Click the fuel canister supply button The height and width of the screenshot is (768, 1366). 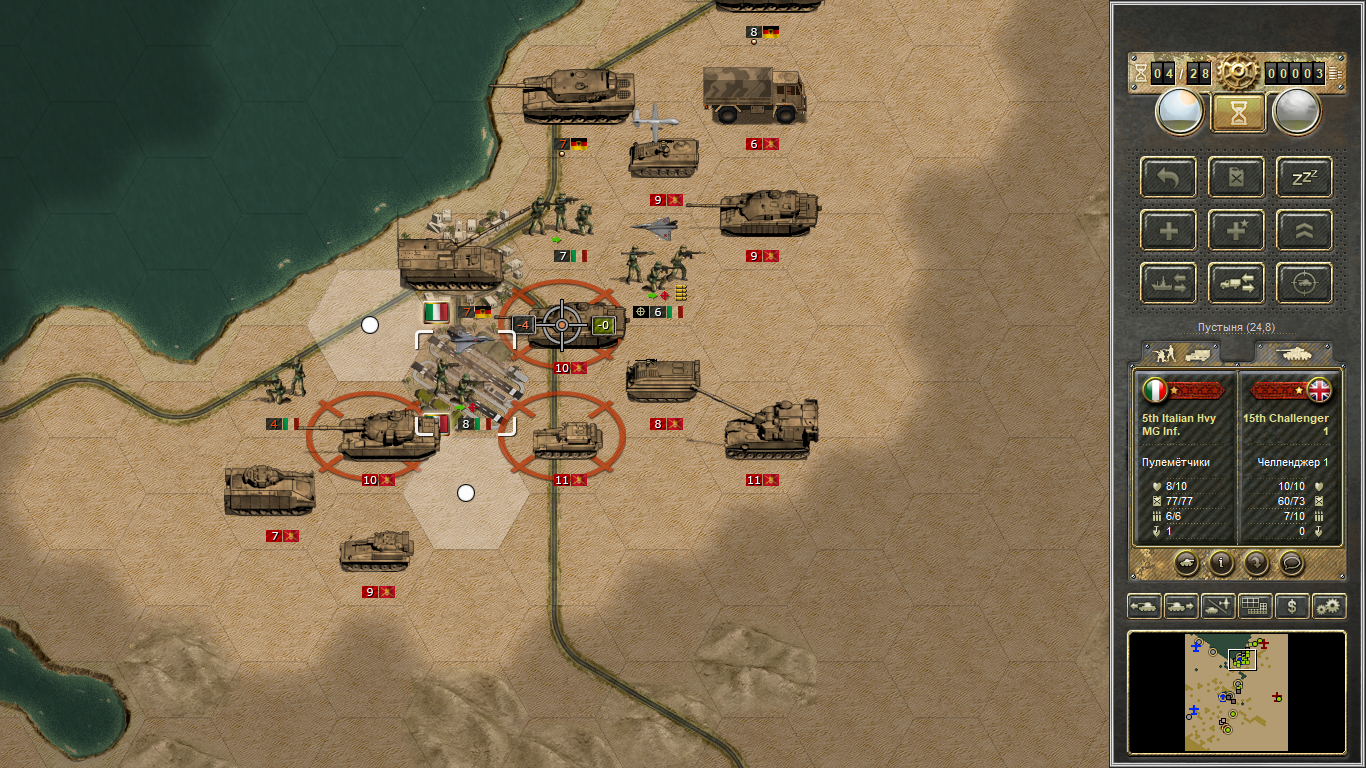click(x=1237, y=177)
